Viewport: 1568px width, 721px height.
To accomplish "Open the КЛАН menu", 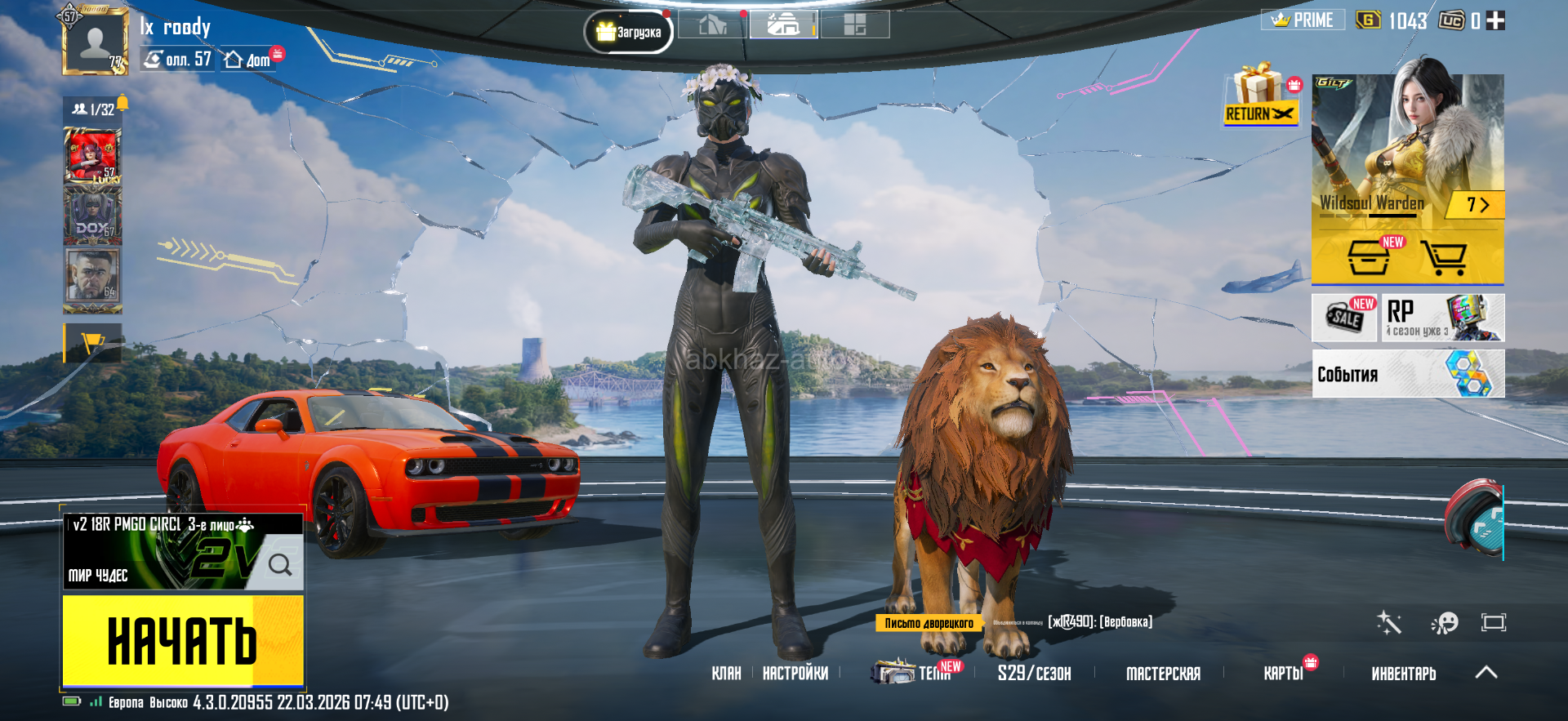I will [x=725, y=674].
